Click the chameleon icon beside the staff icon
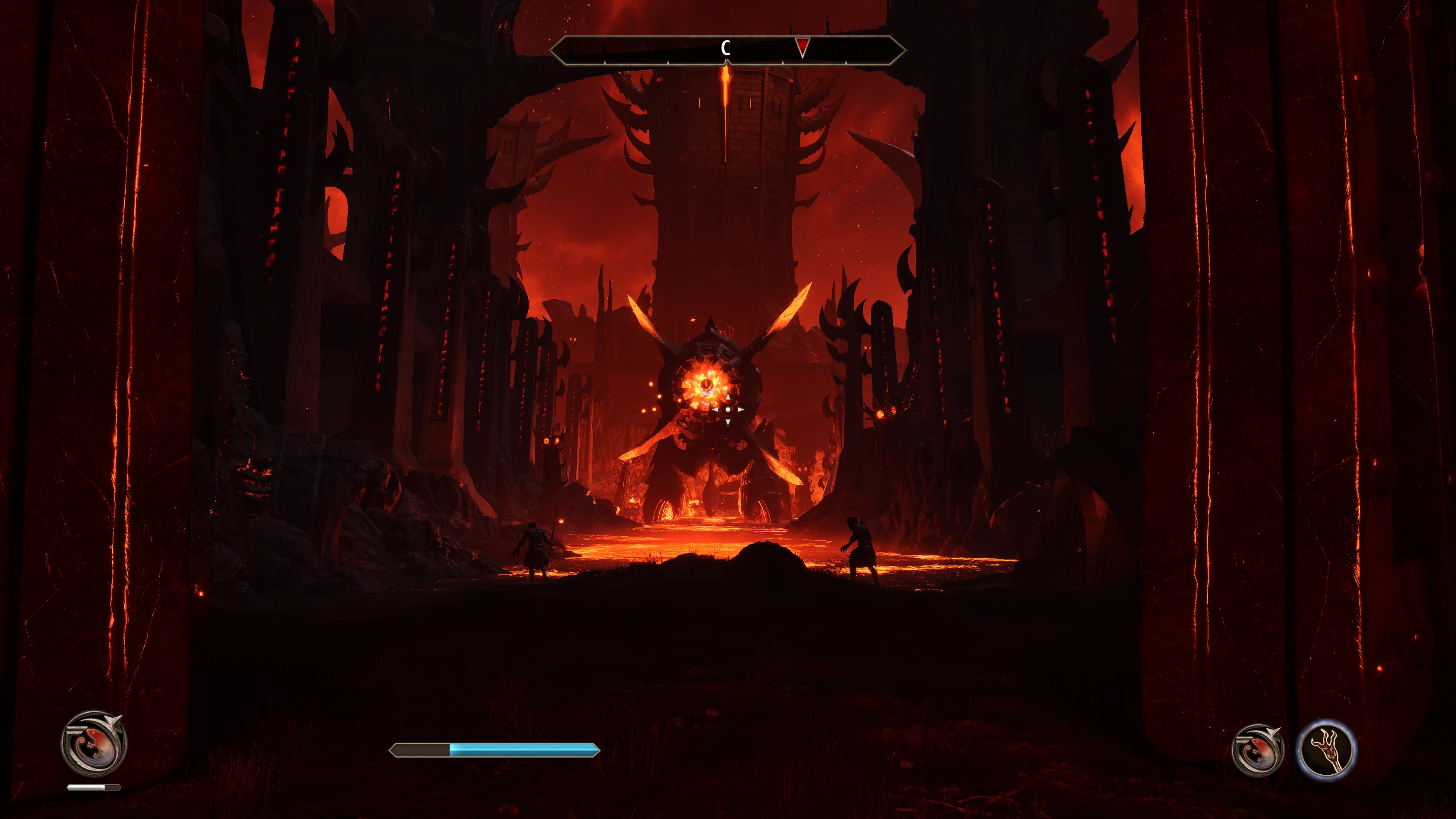 (x=1257, y=750)
